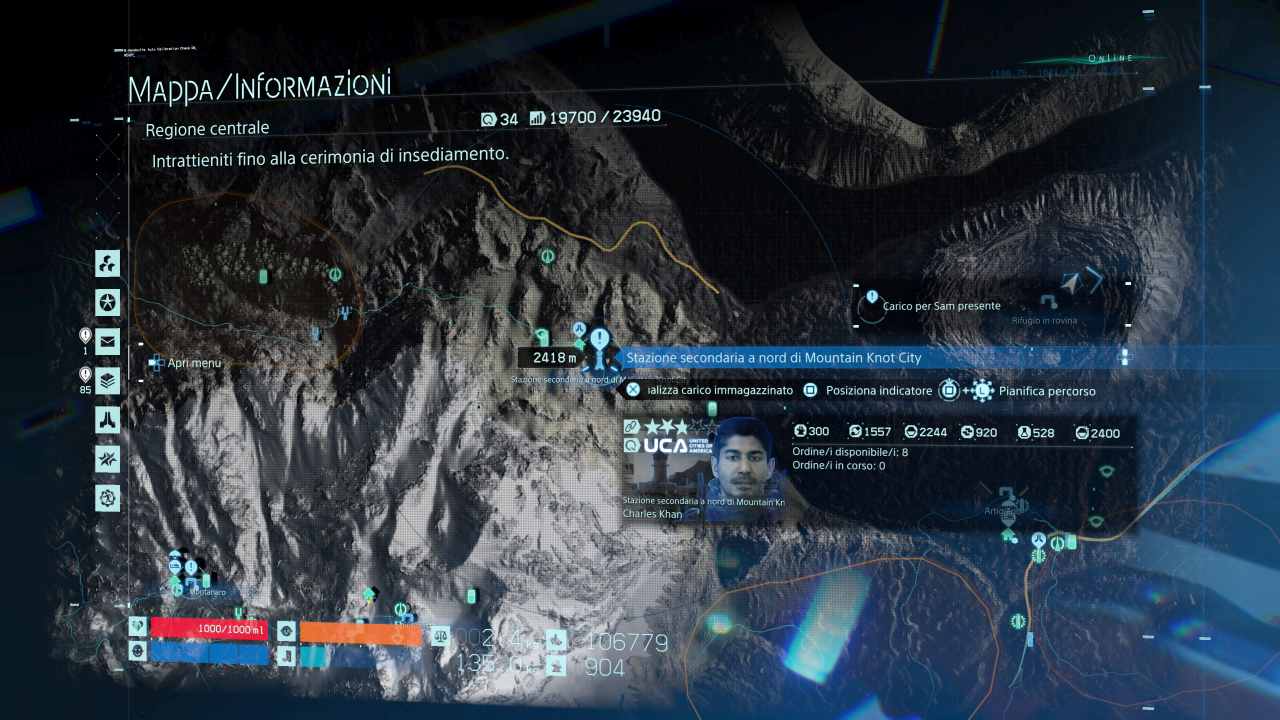Select the praying hands sidebar icon
Image resolution: width=1280 pixels, height=720 pixels.
[x=108, y=419]
